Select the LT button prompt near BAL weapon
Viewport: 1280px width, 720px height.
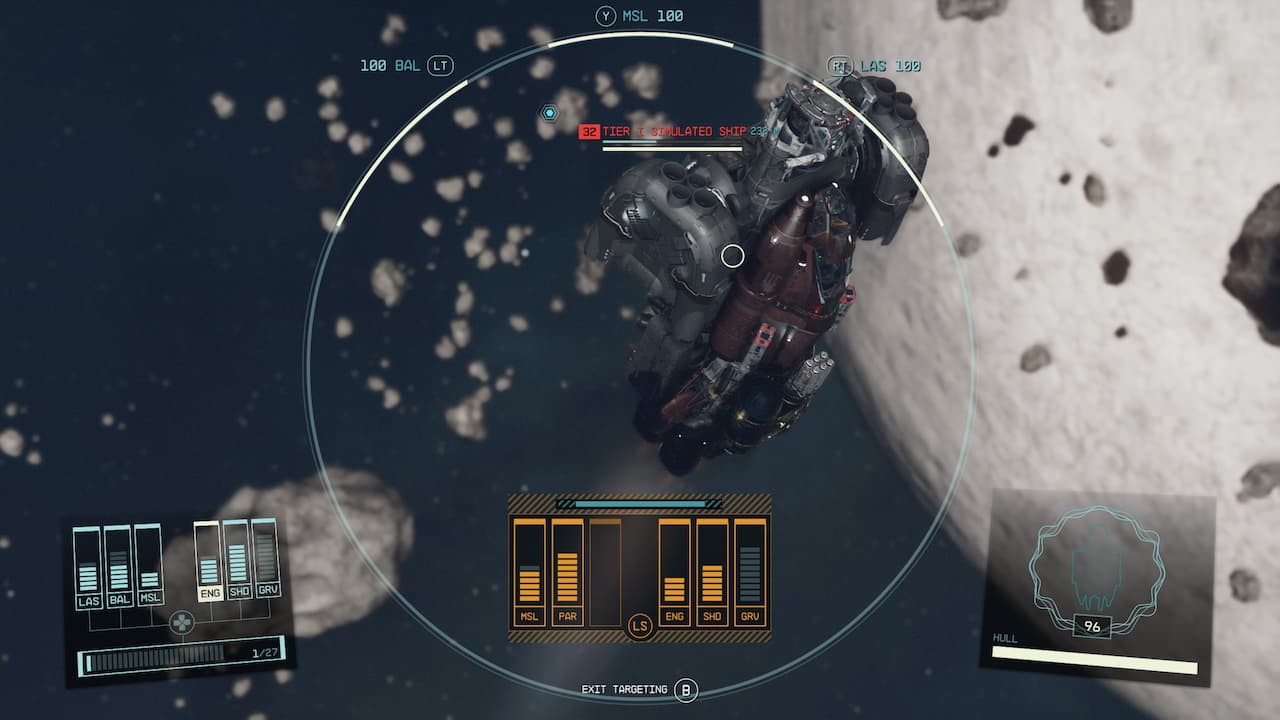[439, 63]
